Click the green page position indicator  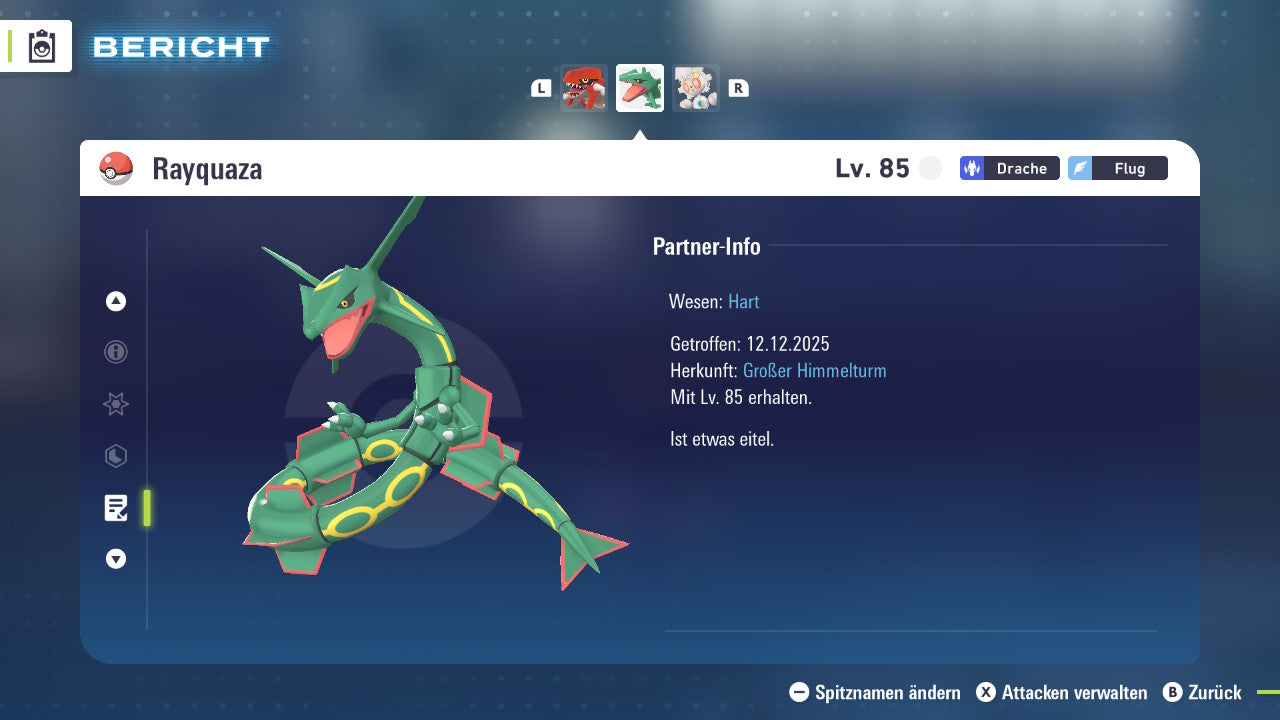[146, 508]
